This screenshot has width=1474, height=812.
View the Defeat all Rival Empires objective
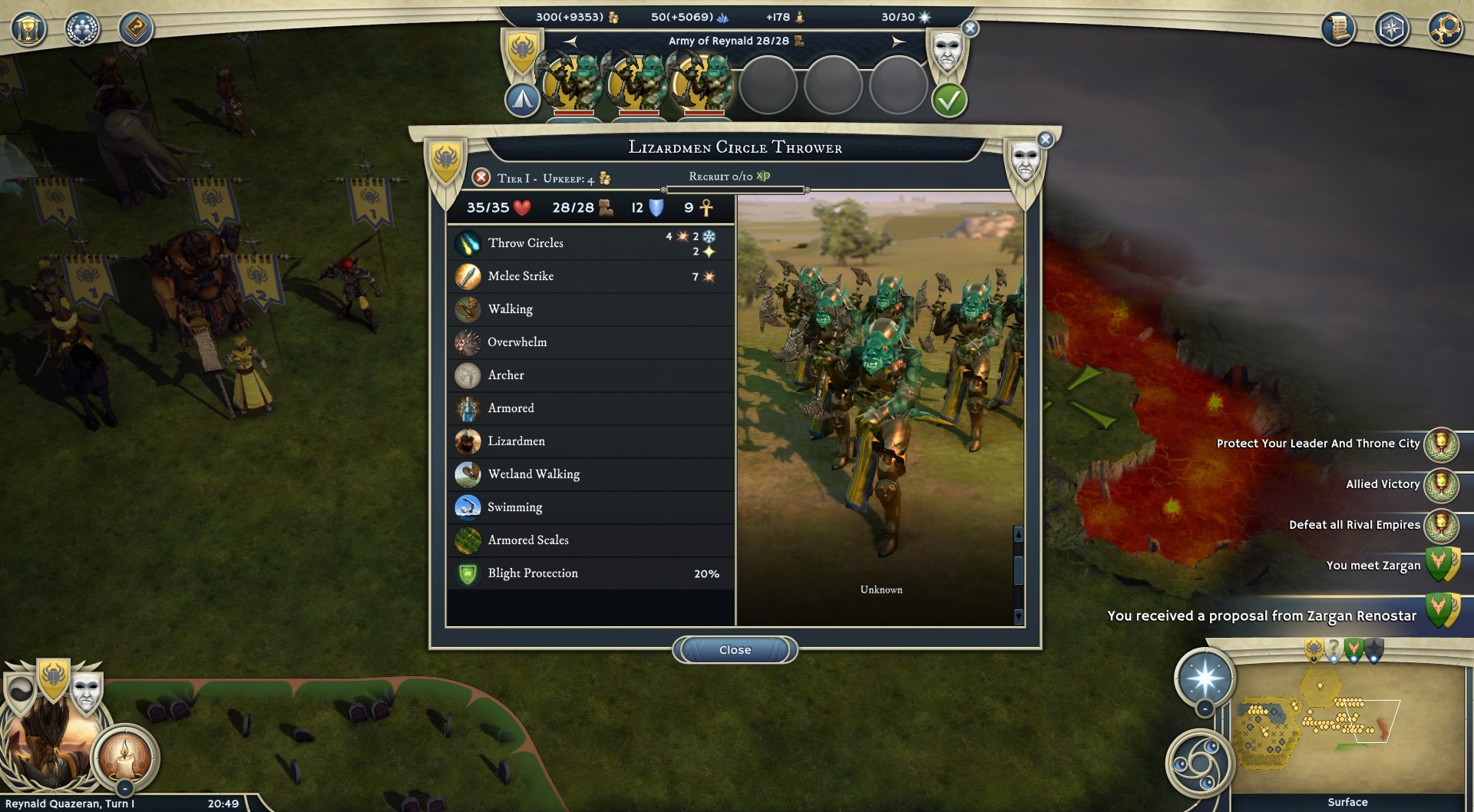coord(1354,525)
